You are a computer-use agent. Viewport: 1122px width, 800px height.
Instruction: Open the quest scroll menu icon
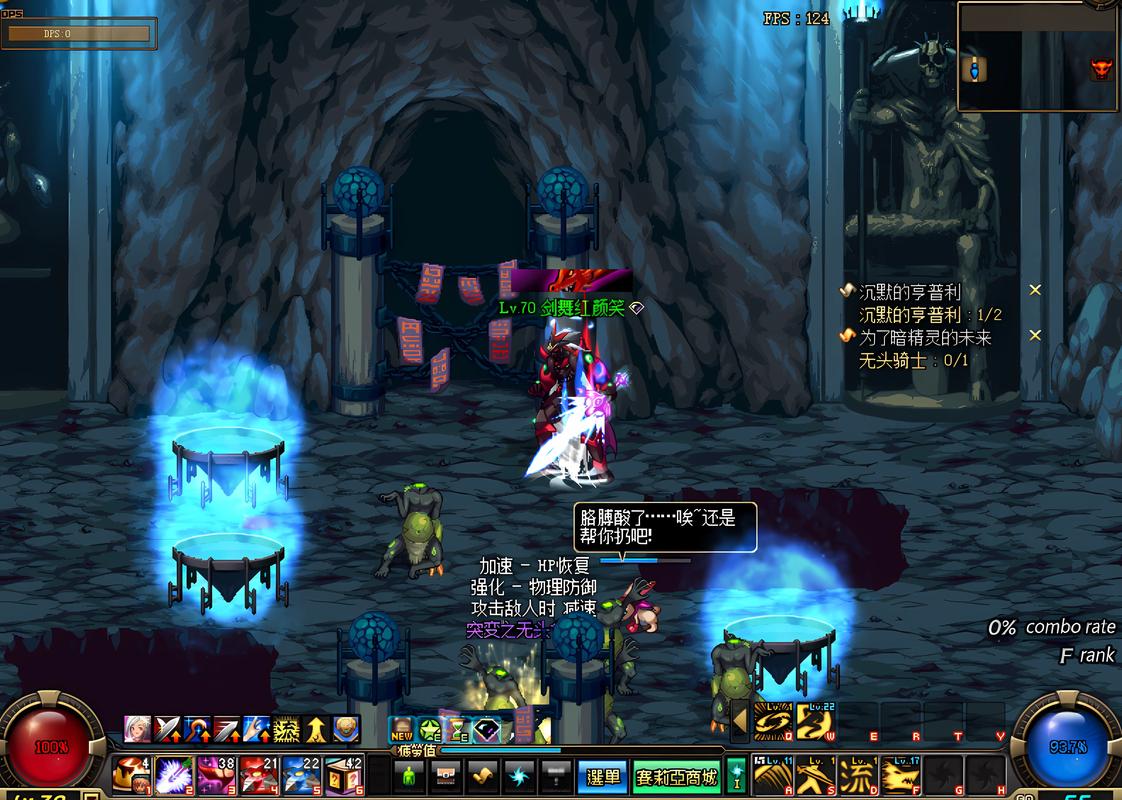pos(484,776)
